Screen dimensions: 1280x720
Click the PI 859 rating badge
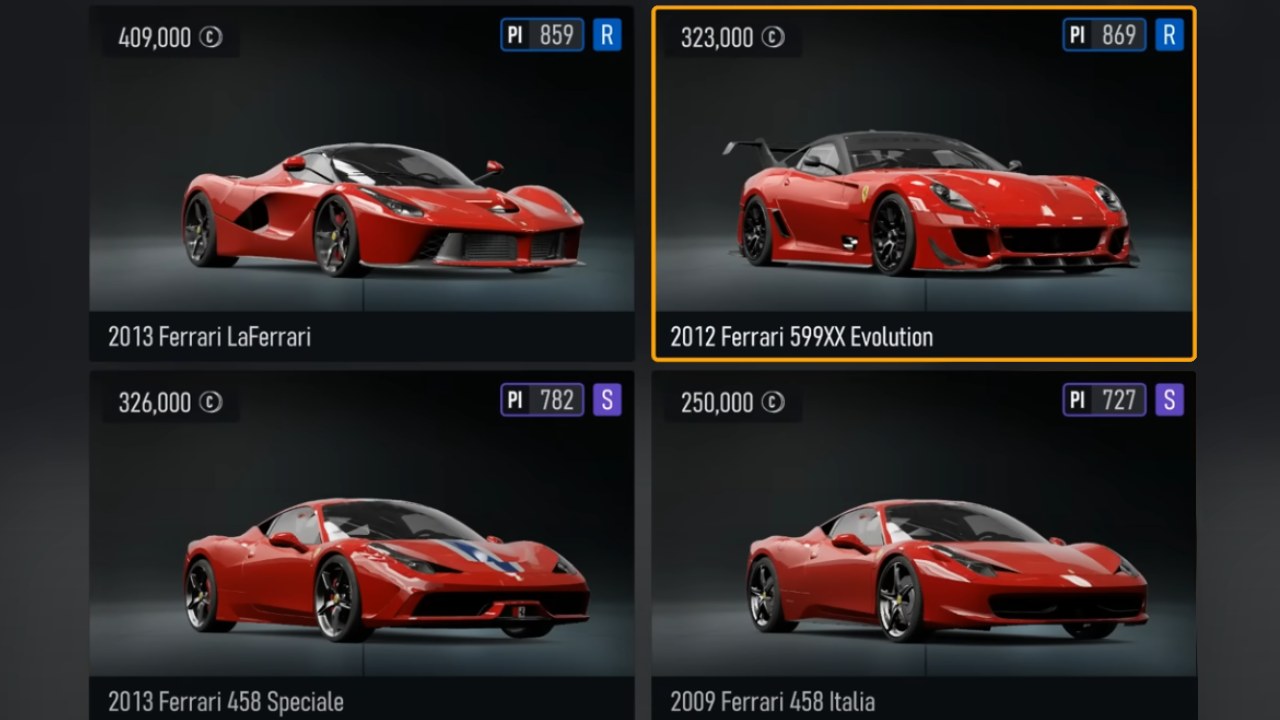point(542,35)
